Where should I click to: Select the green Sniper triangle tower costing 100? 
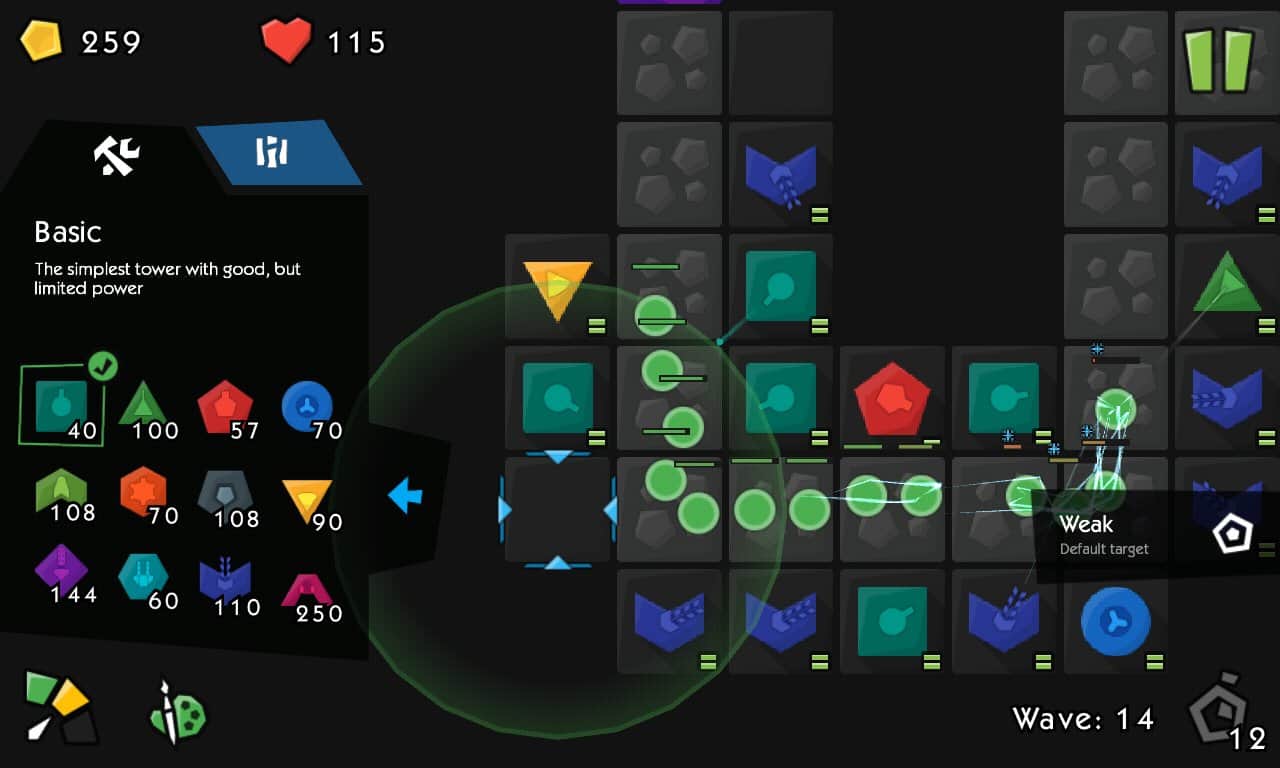coord(143,405)
